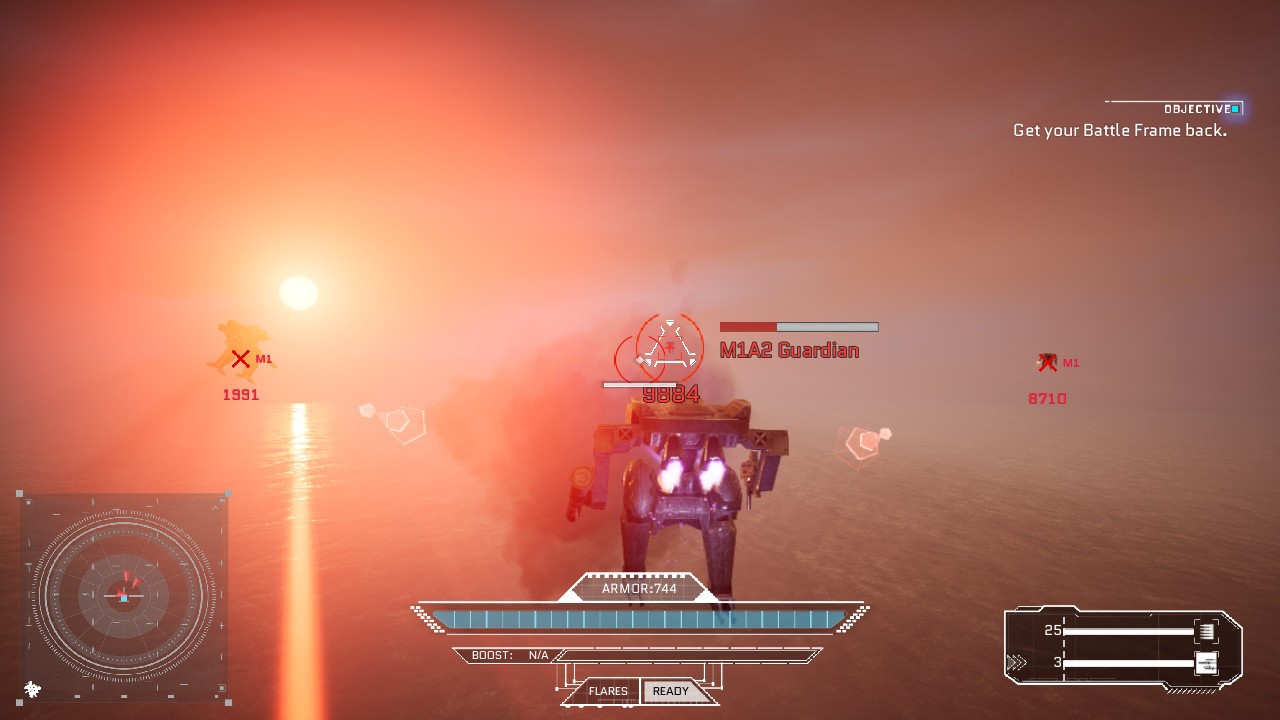Target the M1A2 Guardian lock-on reticle
The image size is (1280, 720).
click(669, 347)
